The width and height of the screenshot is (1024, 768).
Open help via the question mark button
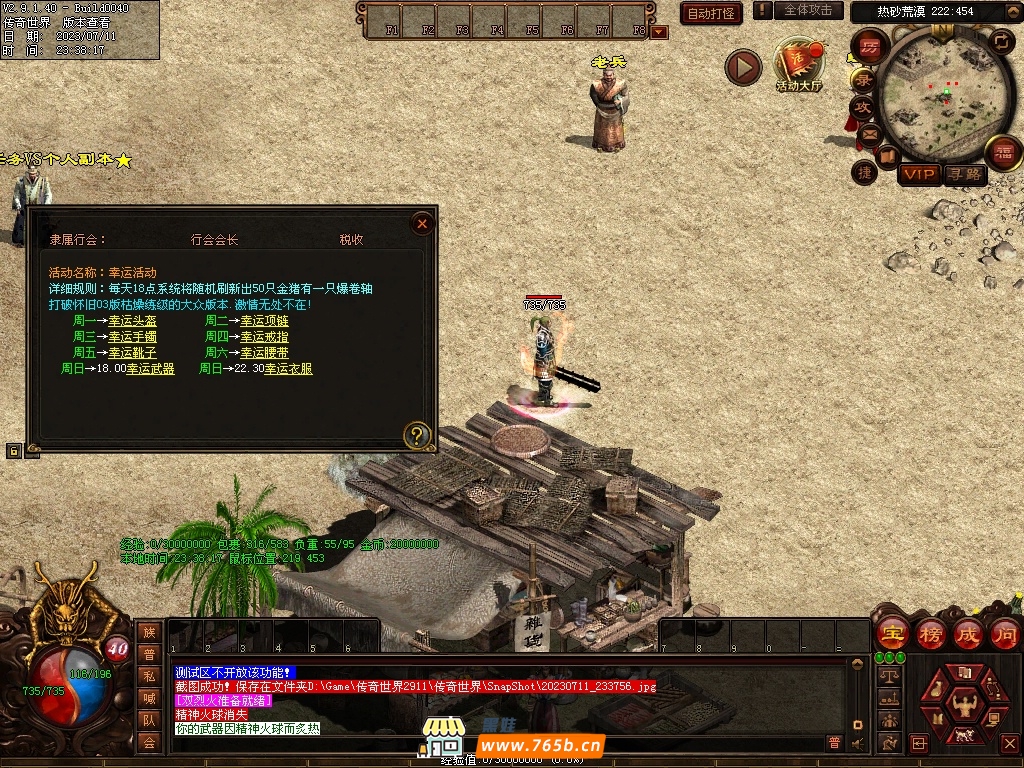[x=417, y=435]
